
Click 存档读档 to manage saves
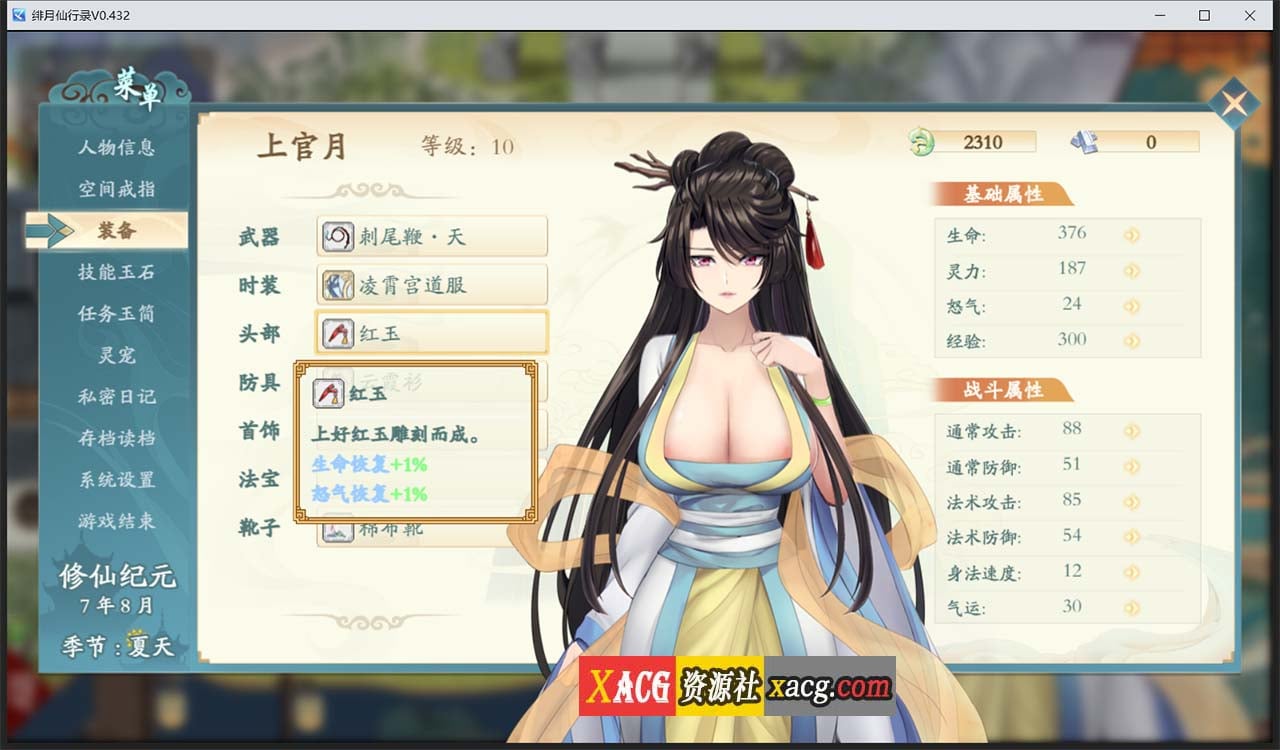117,438
